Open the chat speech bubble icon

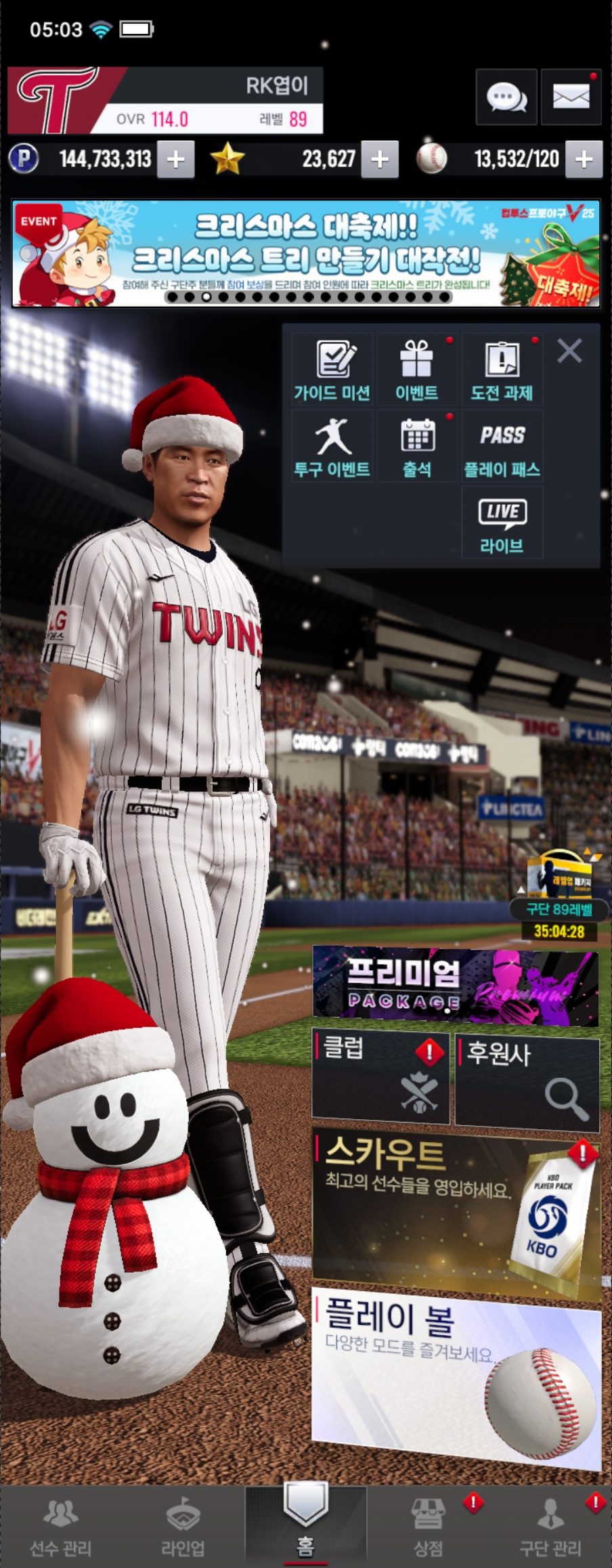click(506, 97)
